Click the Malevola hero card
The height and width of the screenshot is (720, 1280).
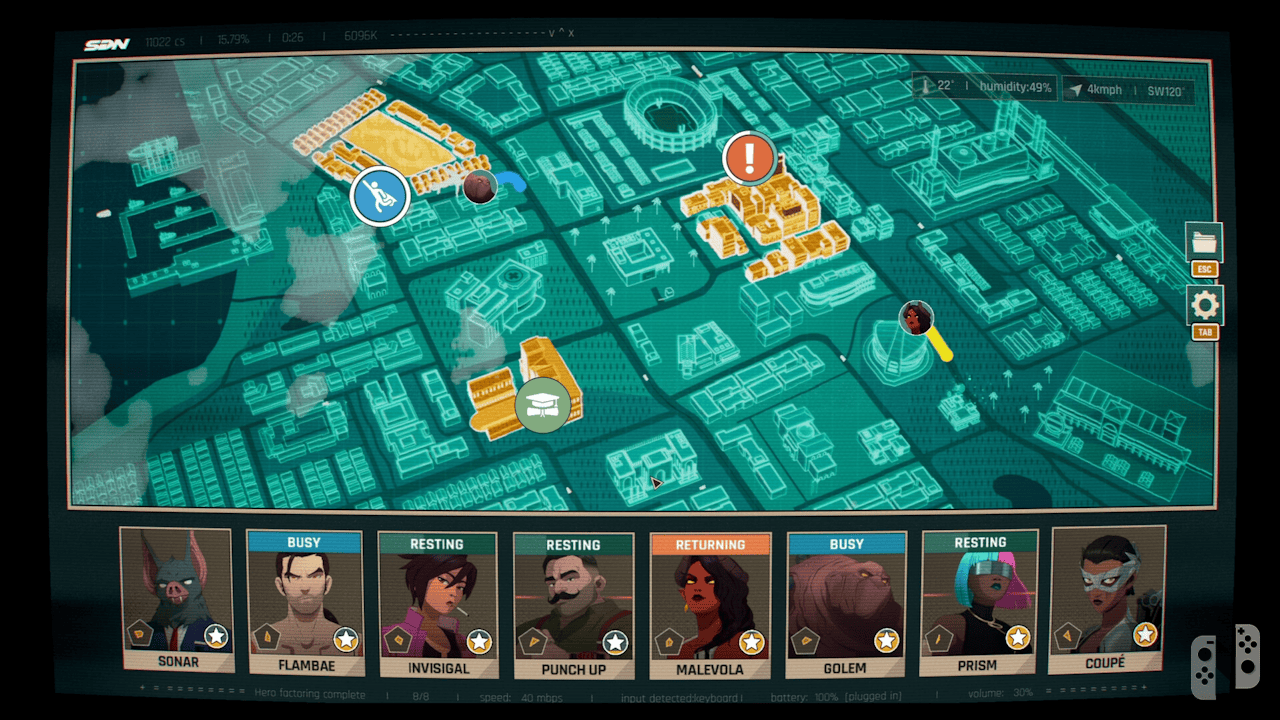[x=710, y=605]
